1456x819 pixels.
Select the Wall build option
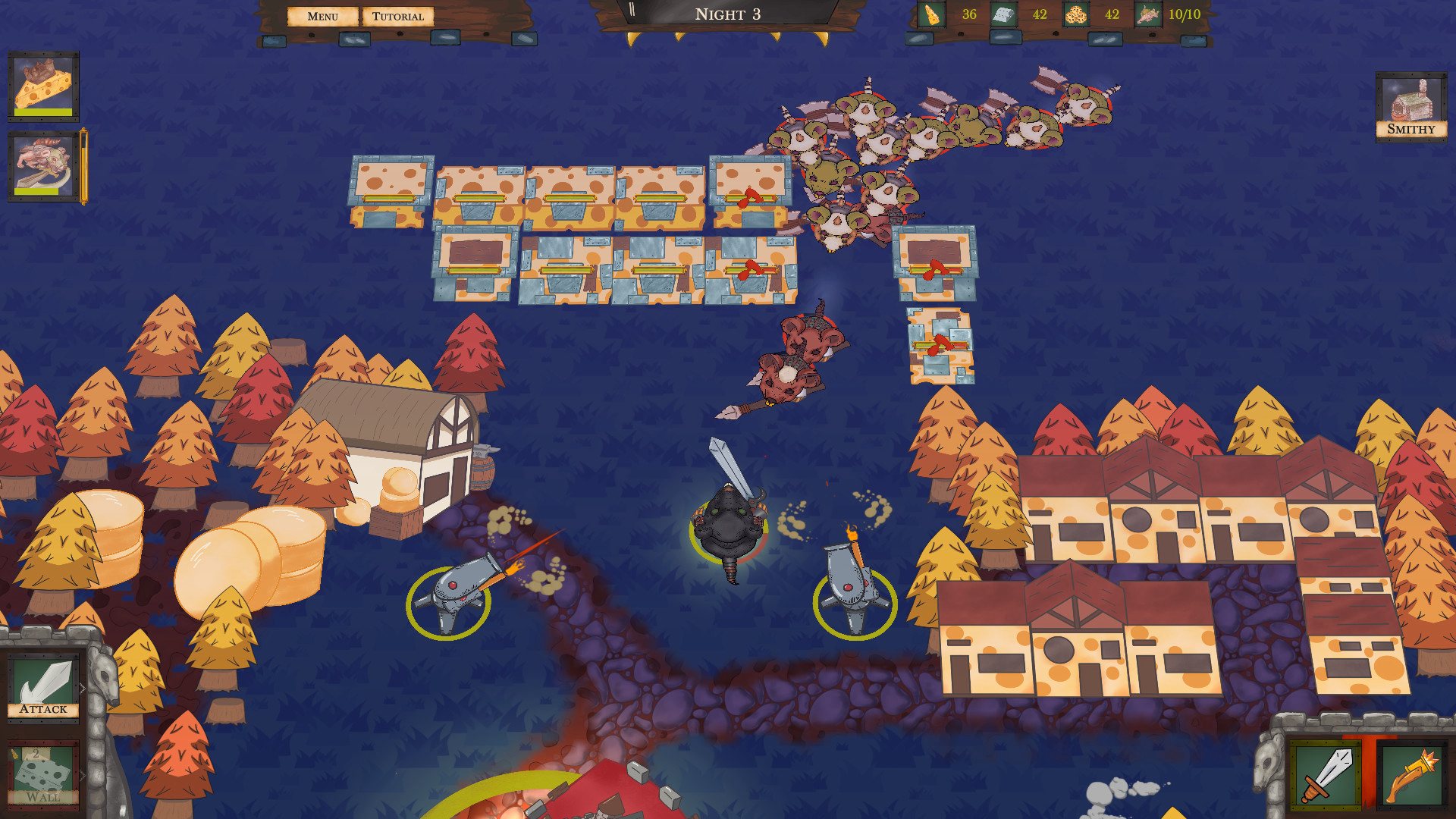tap(43, 775)
